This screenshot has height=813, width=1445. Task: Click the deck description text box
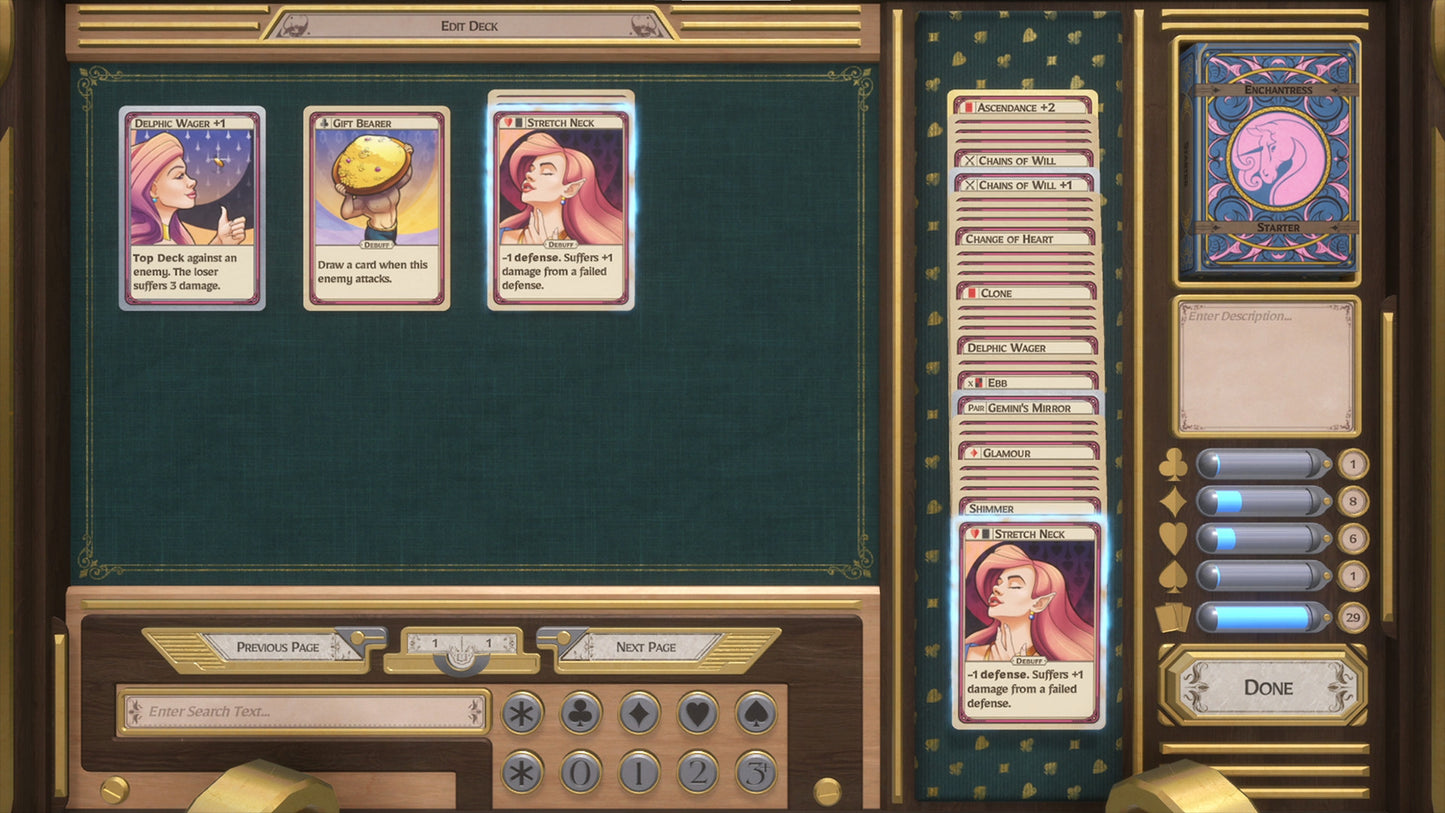click(1267, 366)
